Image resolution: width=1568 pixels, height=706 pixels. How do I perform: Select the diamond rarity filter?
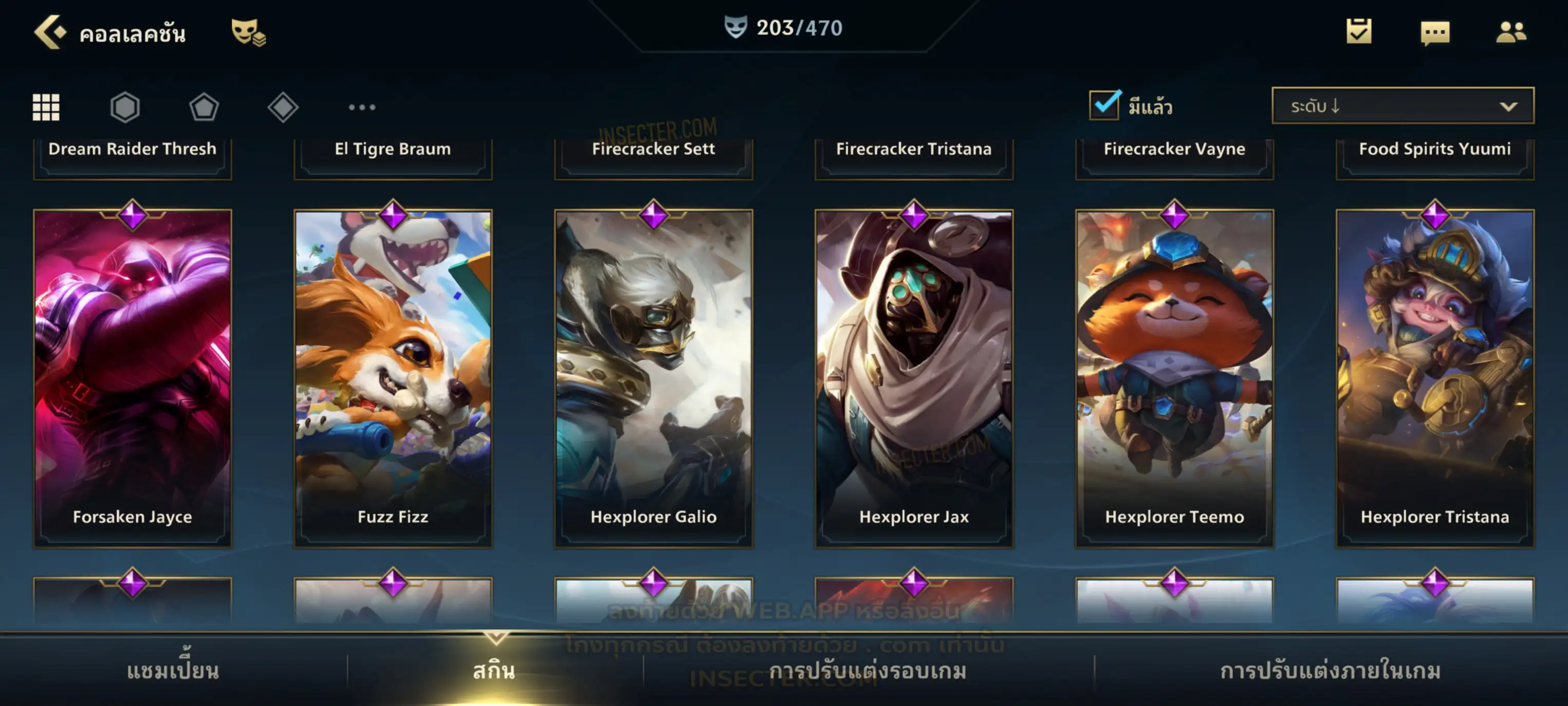(283, 107)
